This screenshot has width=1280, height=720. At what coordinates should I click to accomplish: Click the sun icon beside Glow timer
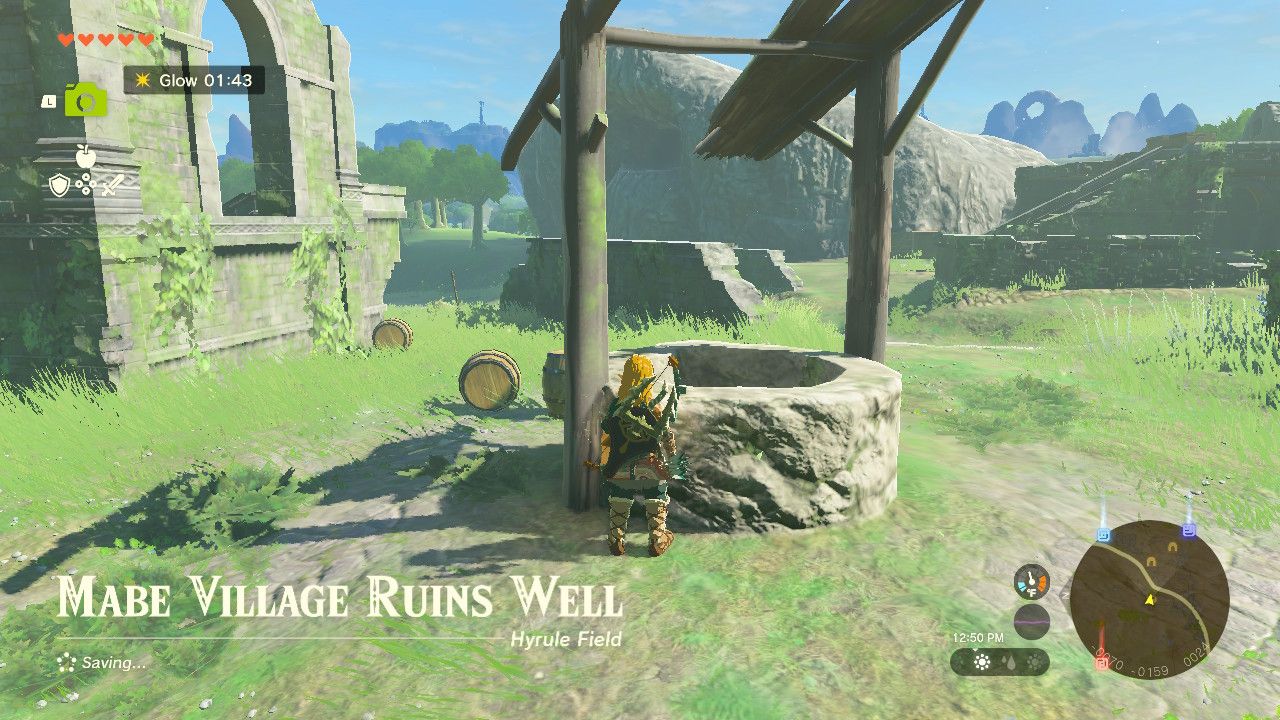click(143, 81)
